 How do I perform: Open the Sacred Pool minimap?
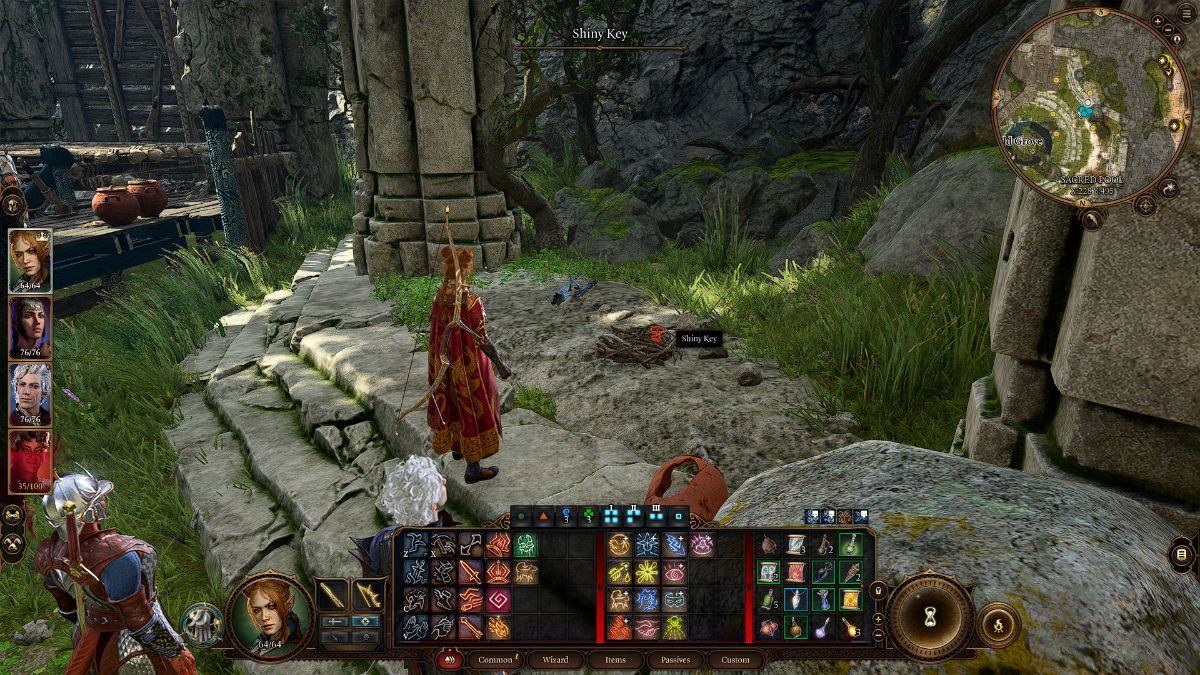coord(1090,100)
